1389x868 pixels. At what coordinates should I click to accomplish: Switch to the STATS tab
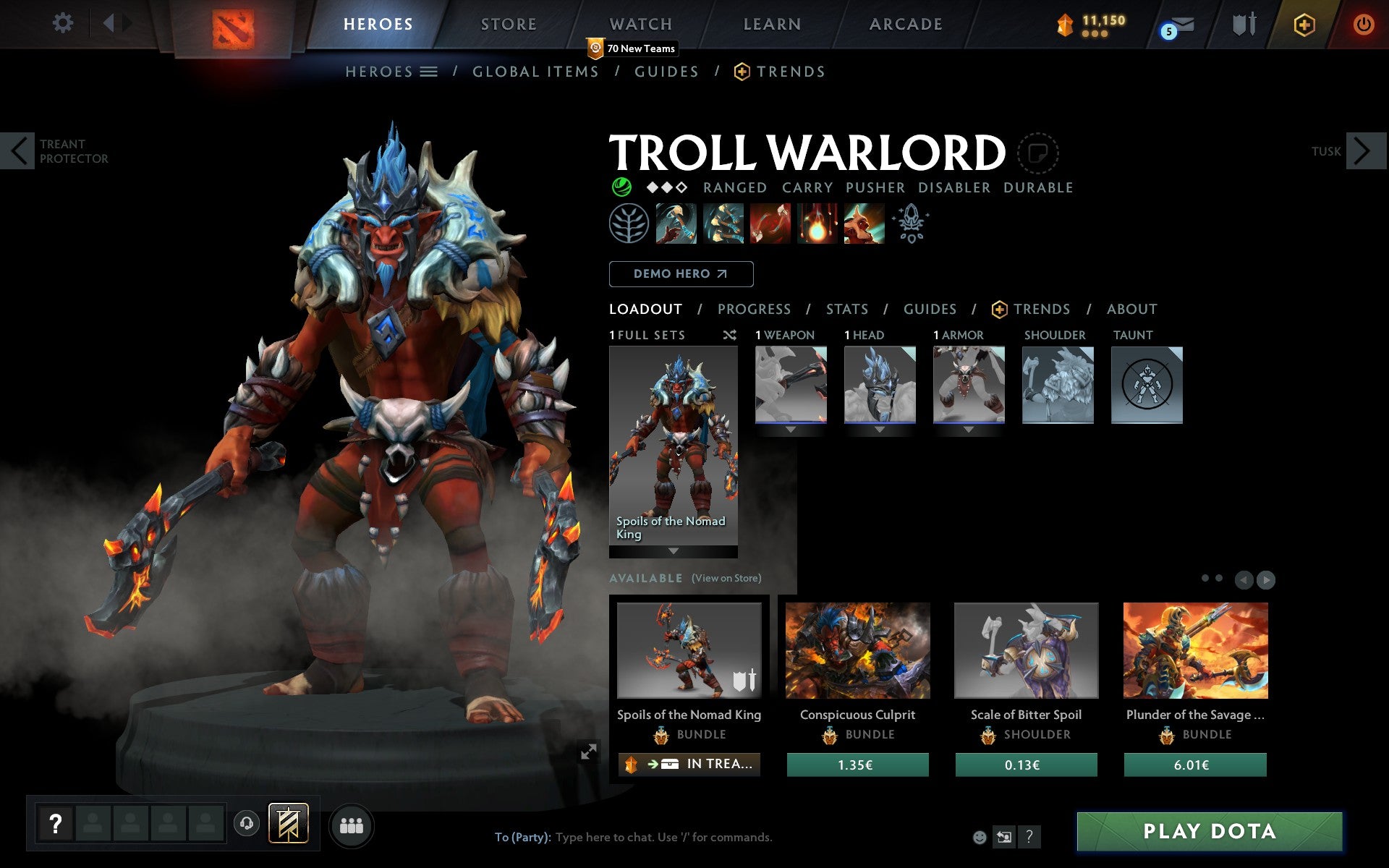(846, 309)
